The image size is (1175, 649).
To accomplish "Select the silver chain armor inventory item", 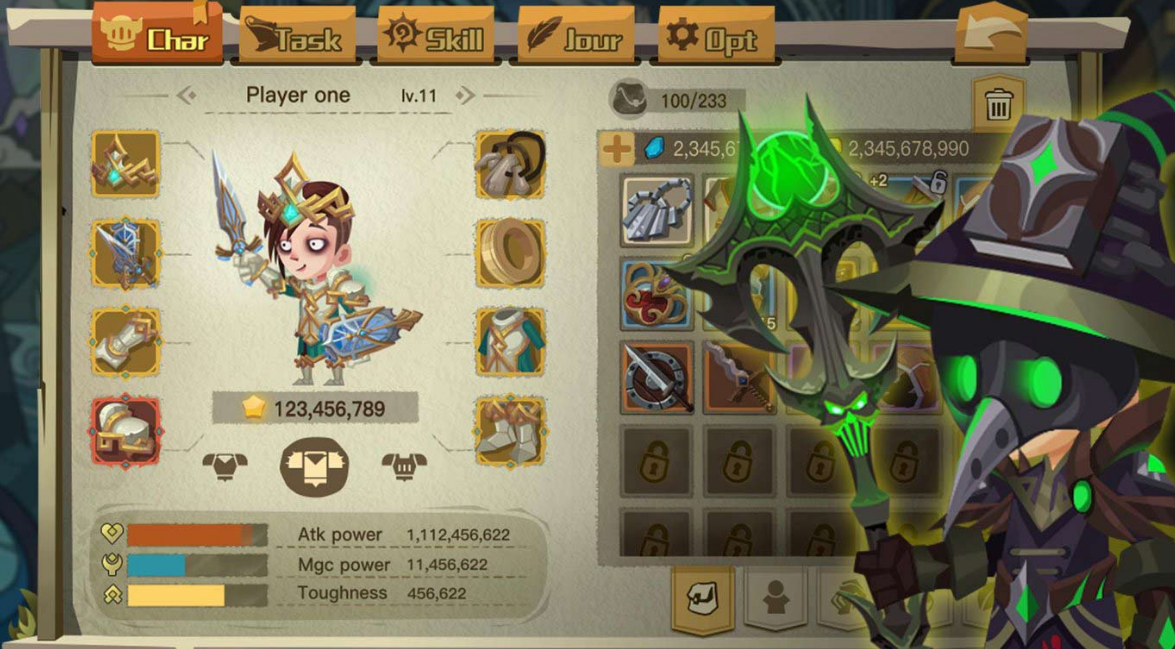I will point(657,211).
